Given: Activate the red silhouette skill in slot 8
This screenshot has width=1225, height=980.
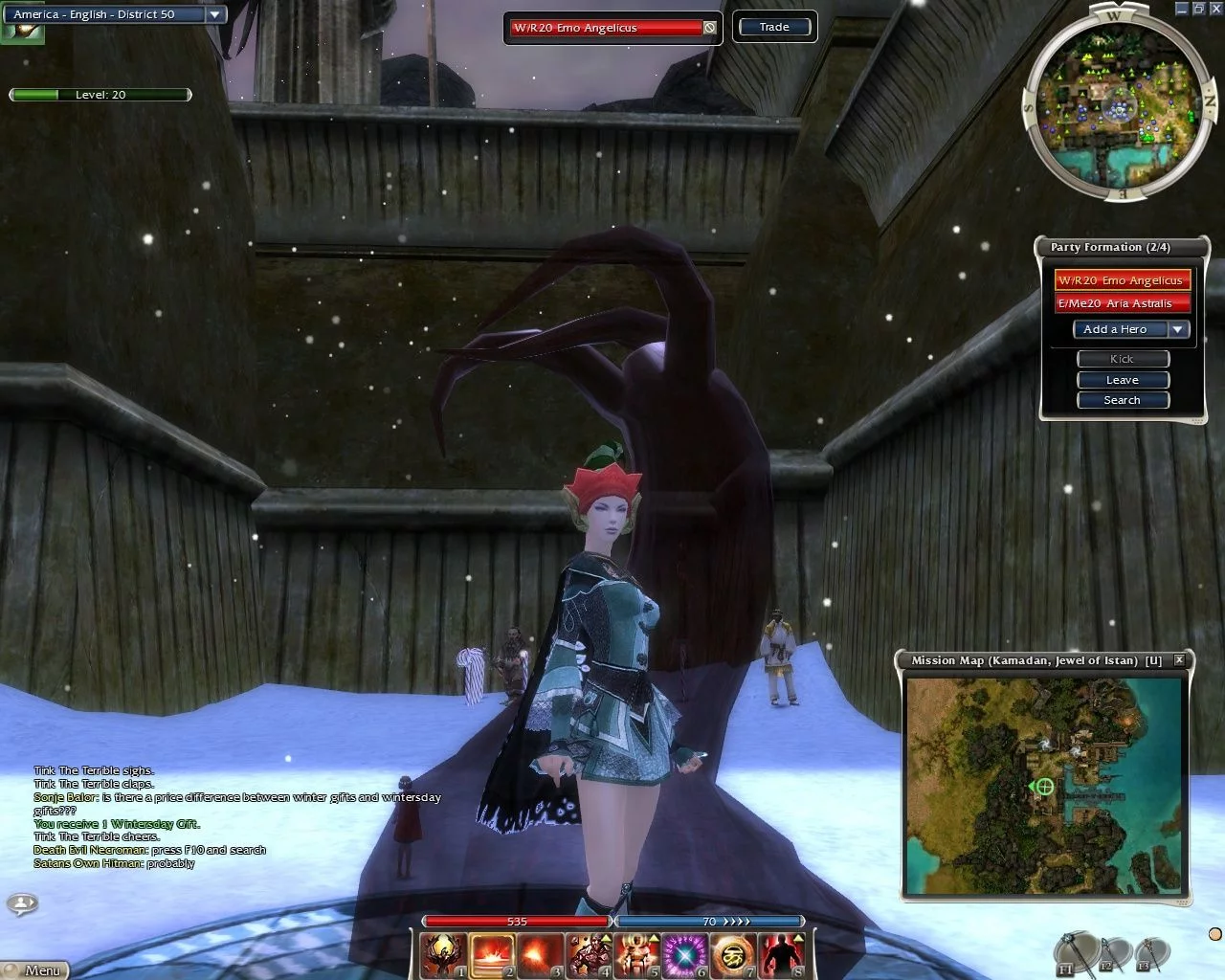Looking at the screenshot, I should 783,955.
